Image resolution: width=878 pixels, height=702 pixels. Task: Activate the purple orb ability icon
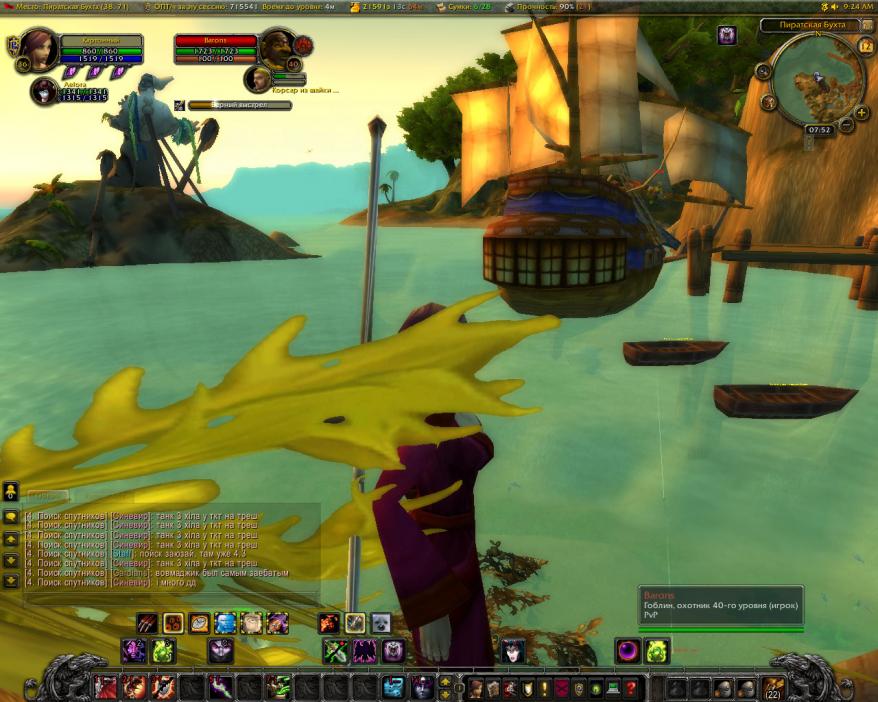coord(629,651)
